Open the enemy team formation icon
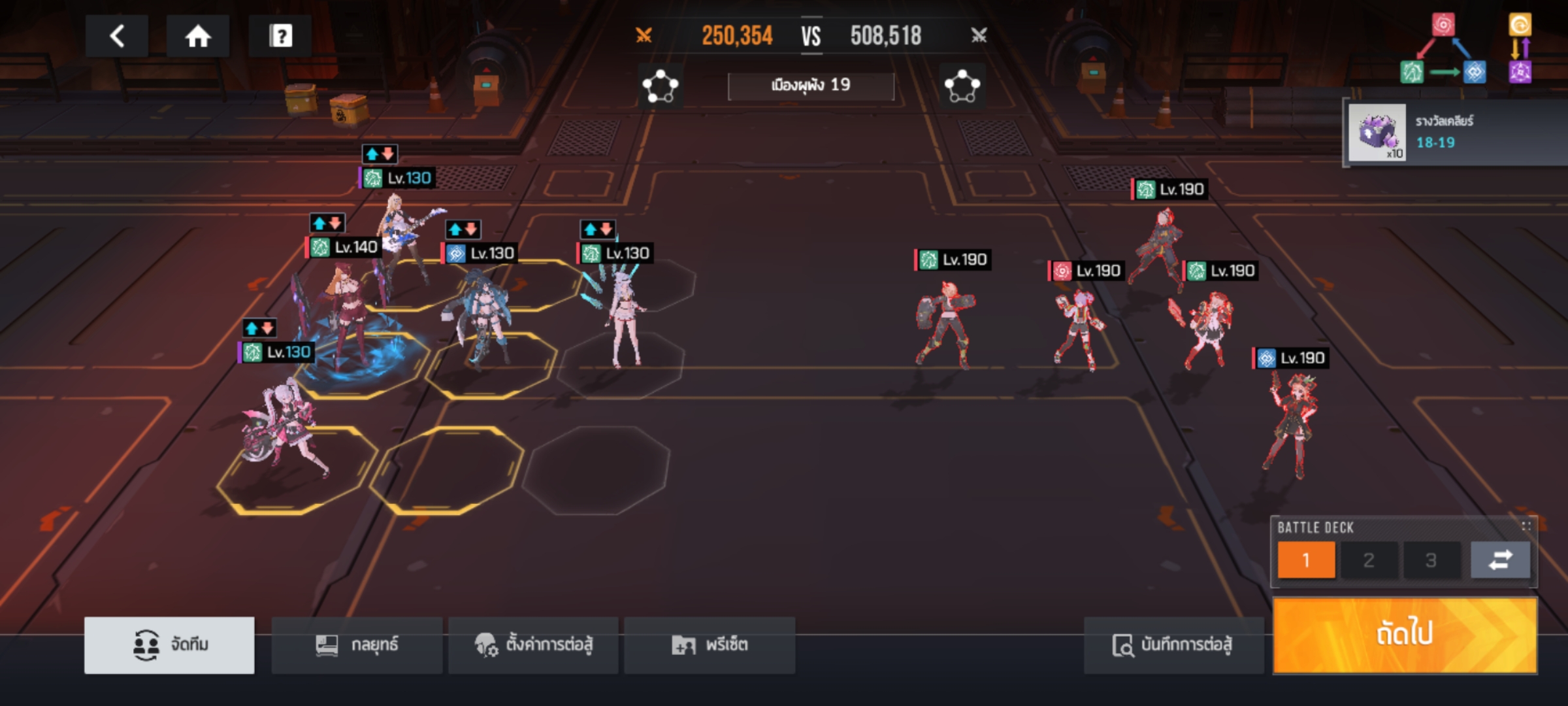This screenshot has height=706, width=1568. tap(962, 86)
